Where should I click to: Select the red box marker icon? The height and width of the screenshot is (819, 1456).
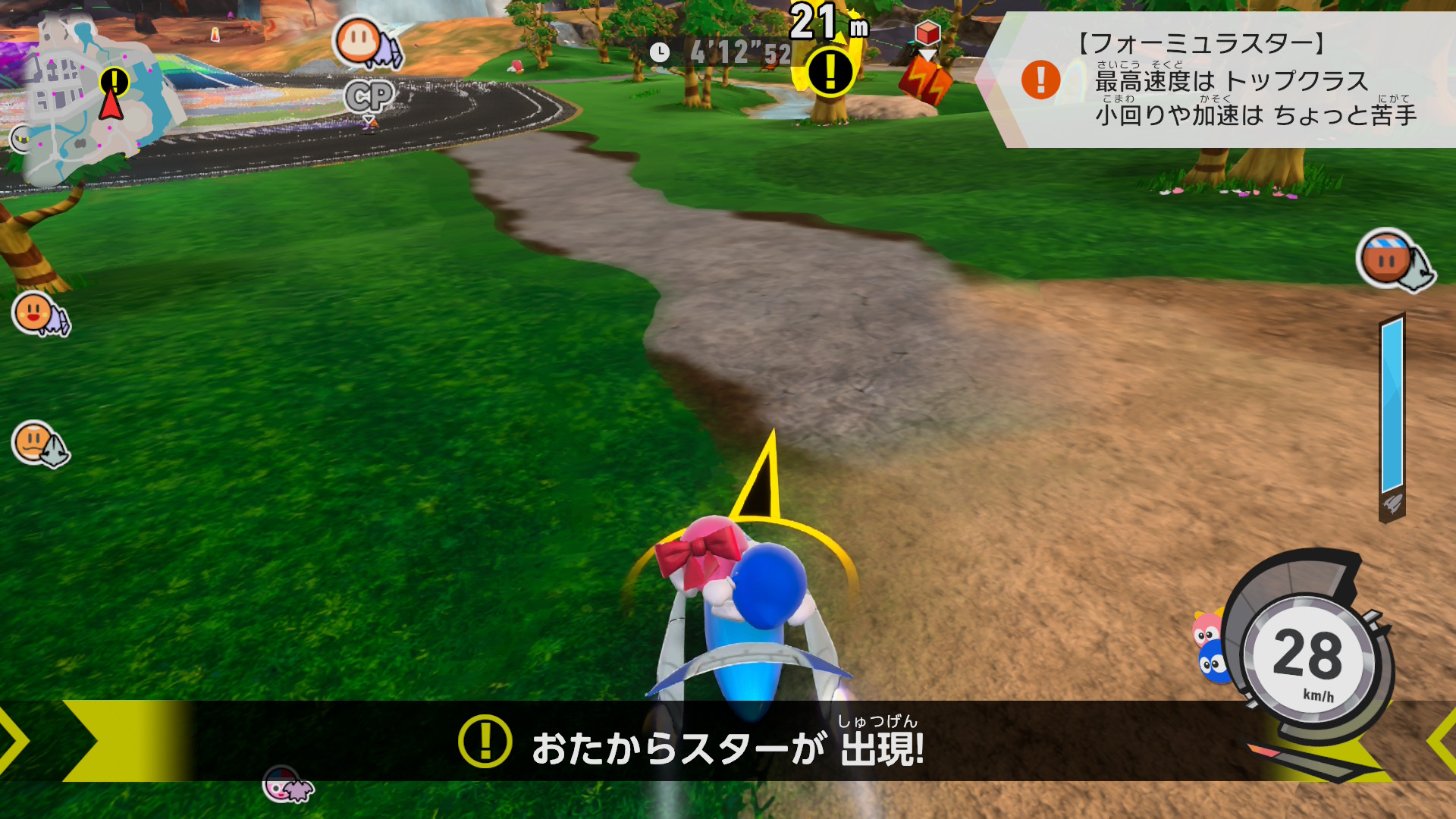click(927, 33)
